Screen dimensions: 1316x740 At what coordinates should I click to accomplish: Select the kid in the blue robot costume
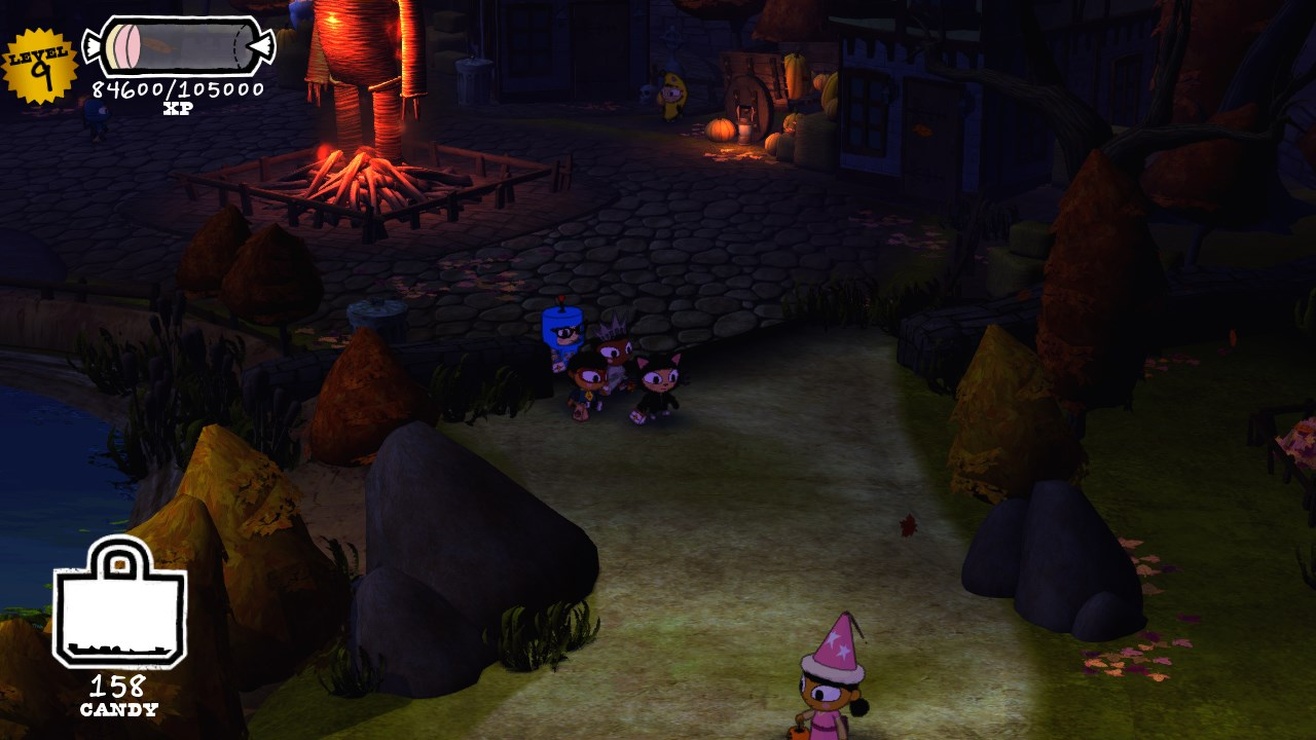(562, 330)
